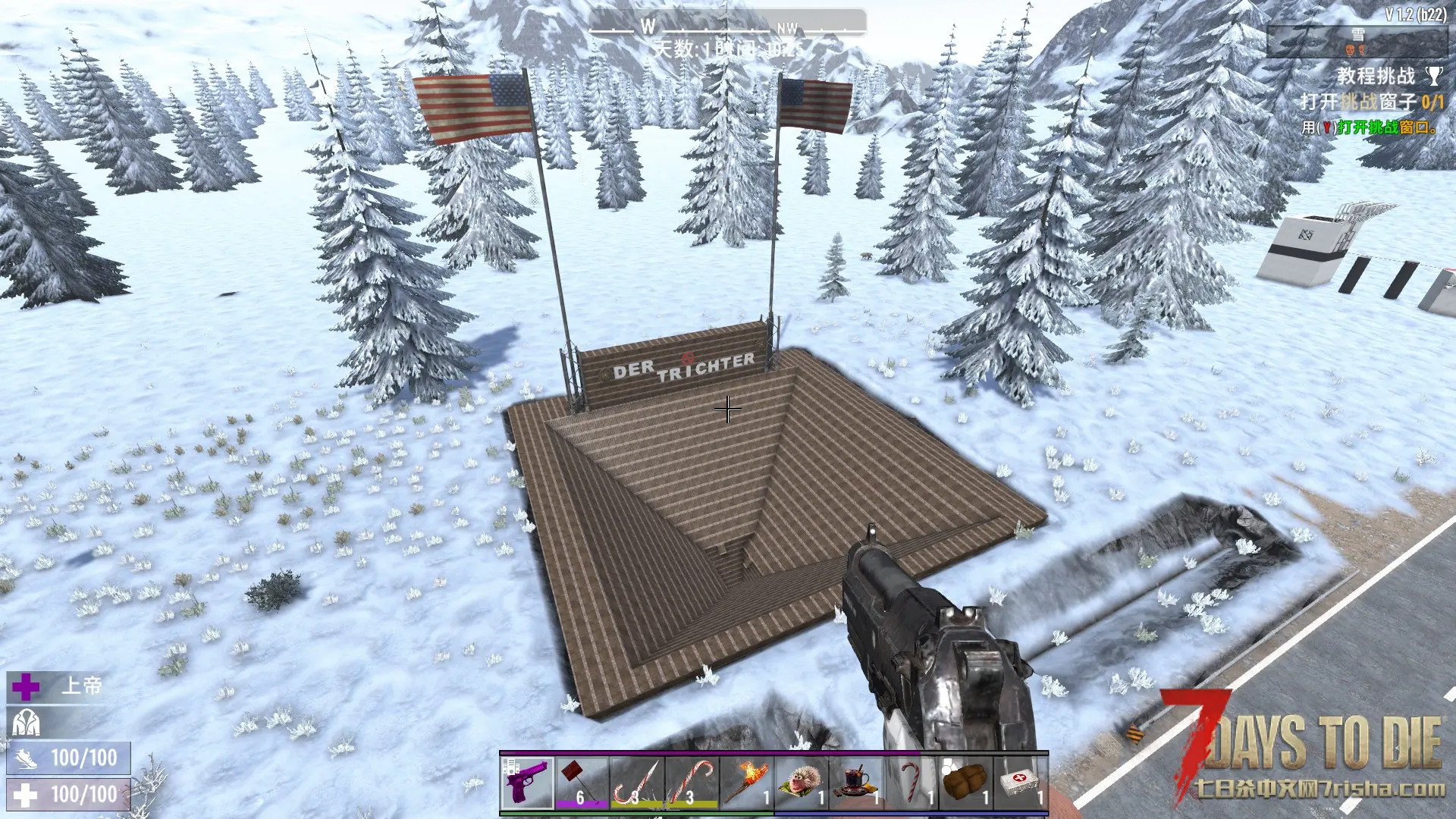Open the tutorial challenge trophy tracker

click(x=1433, y=76)
